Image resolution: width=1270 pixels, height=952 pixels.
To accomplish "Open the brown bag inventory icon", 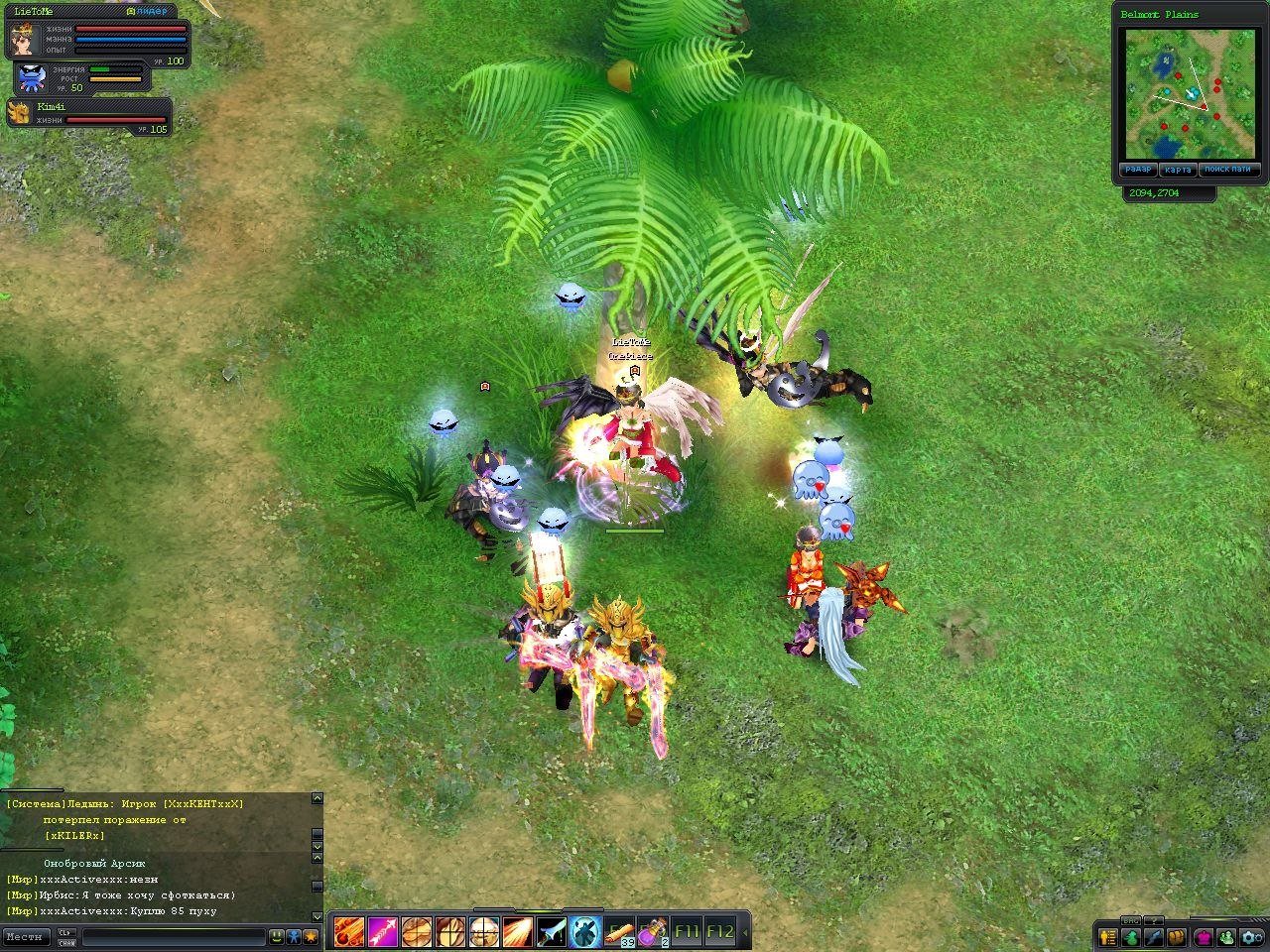I will [1178, 936].
